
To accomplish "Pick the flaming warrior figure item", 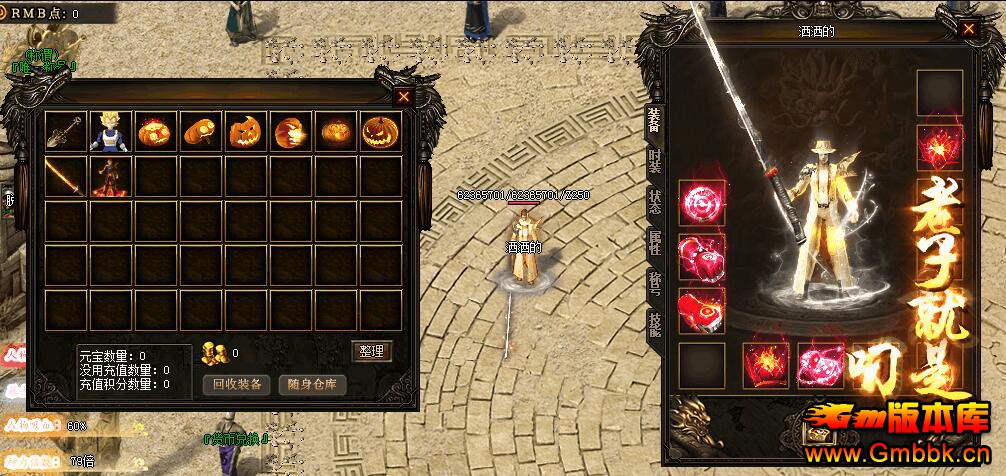I will [x=111, y=177].
